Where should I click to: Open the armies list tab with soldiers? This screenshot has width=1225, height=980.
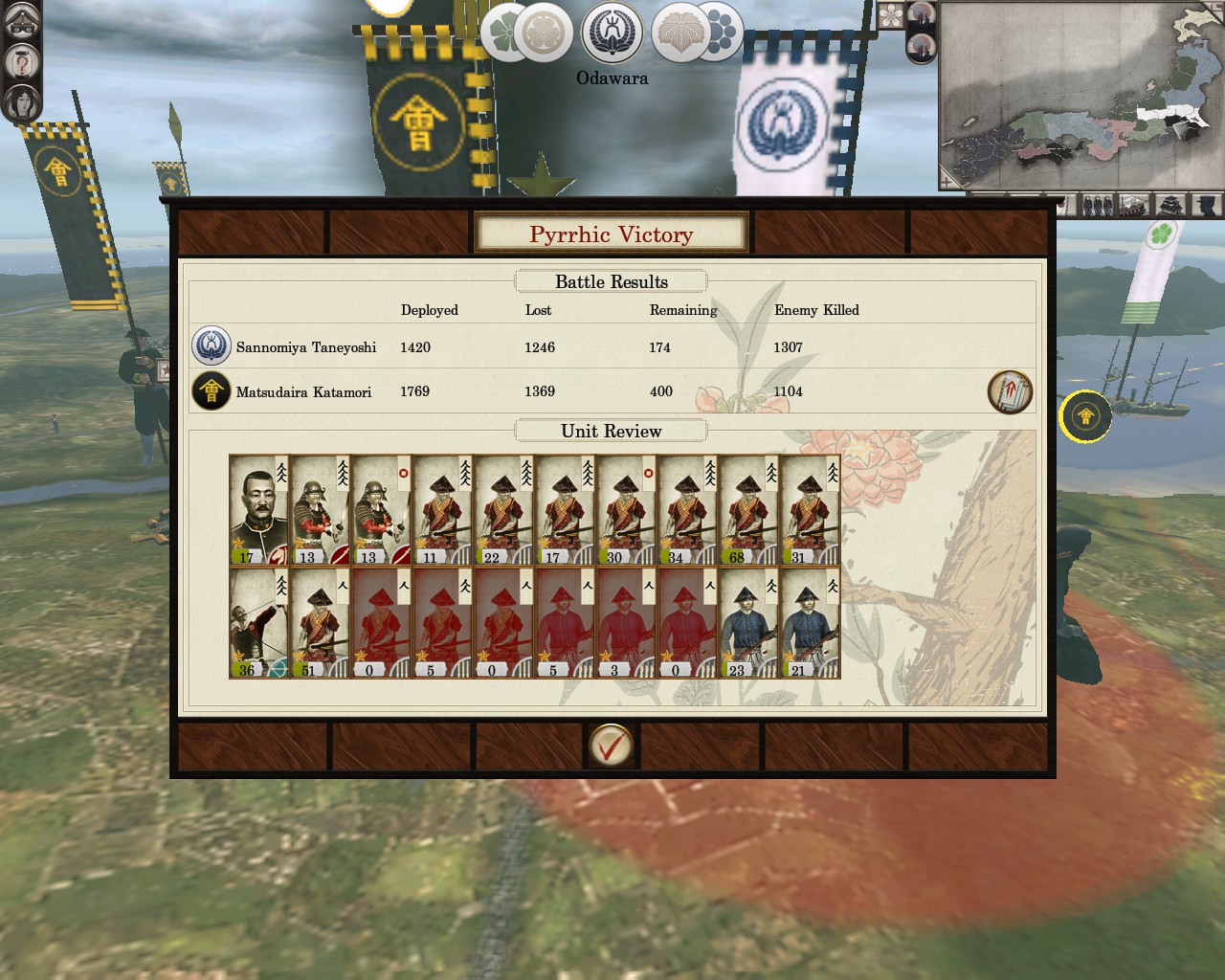(x=1097, y=205)
